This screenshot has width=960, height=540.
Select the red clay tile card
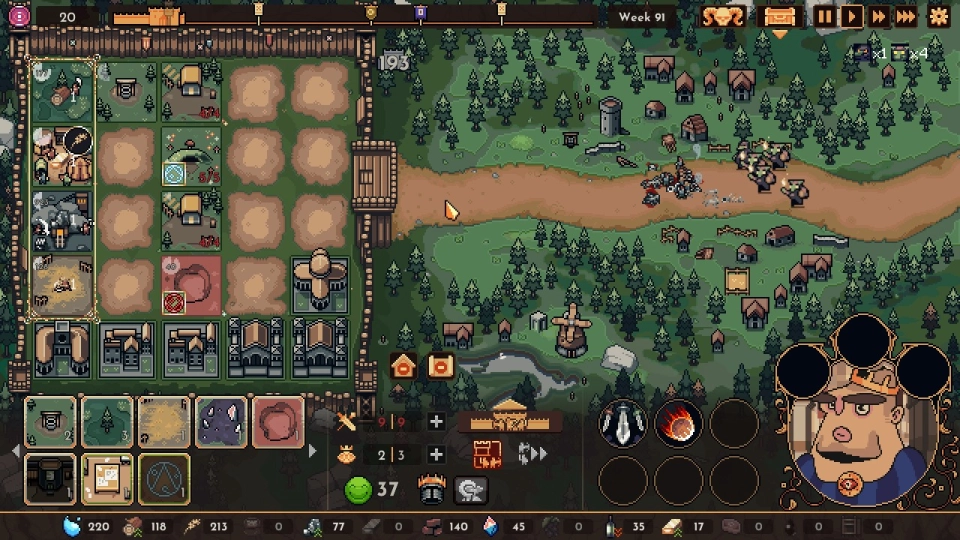tap(278, 422)
